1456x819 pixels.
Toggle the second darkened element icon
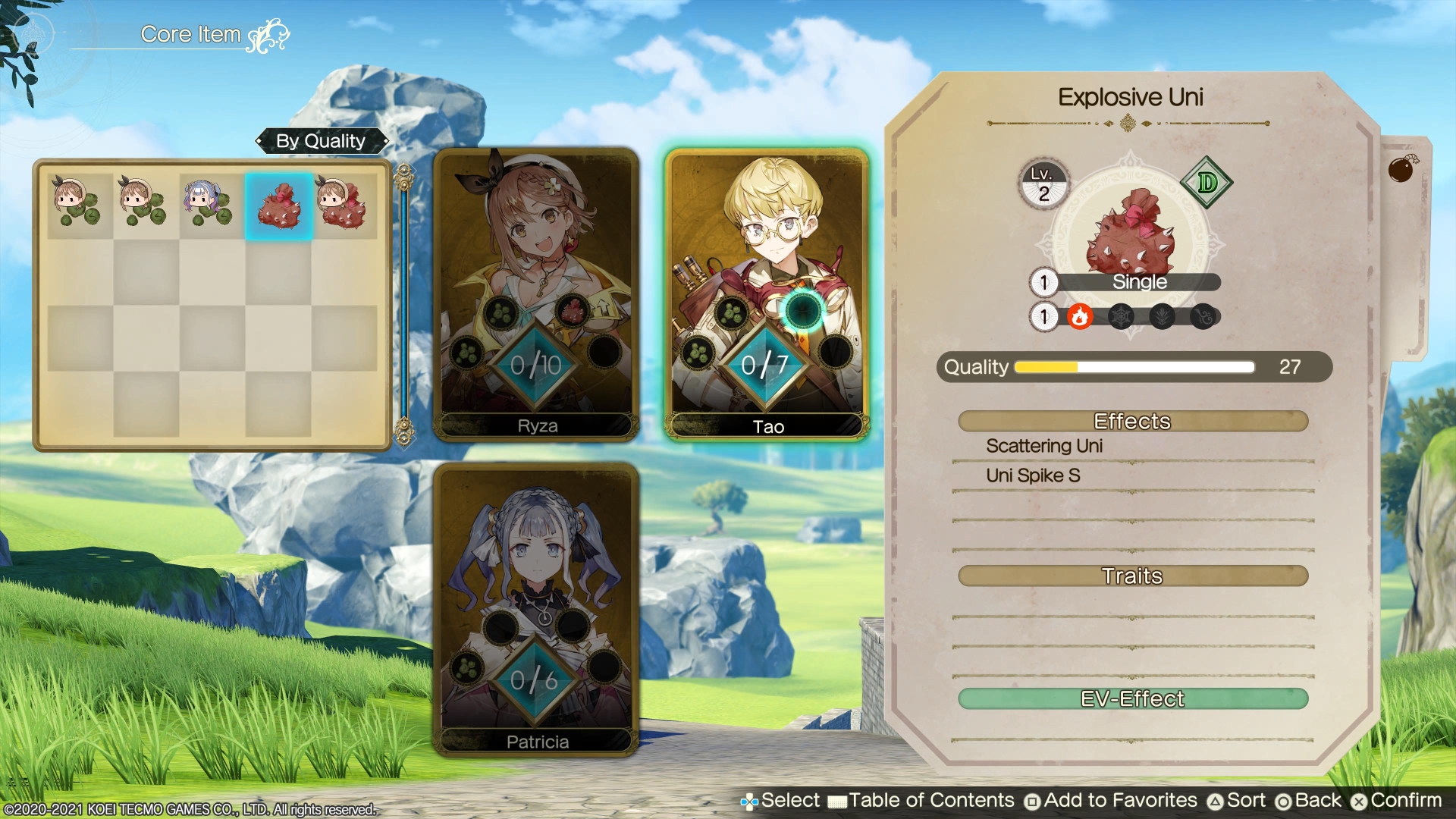1119,316
